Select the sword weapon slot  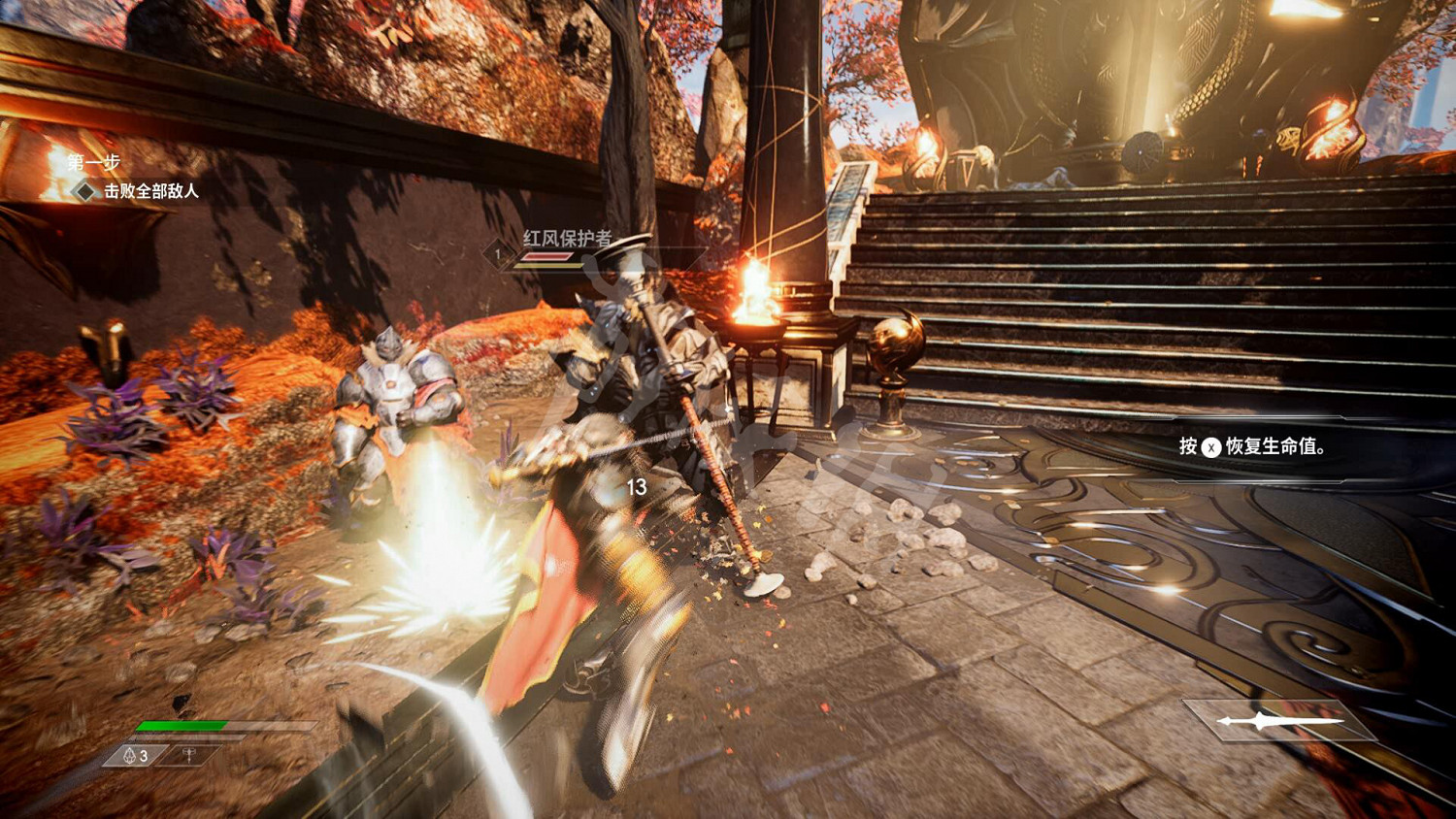coord(1280,720)
